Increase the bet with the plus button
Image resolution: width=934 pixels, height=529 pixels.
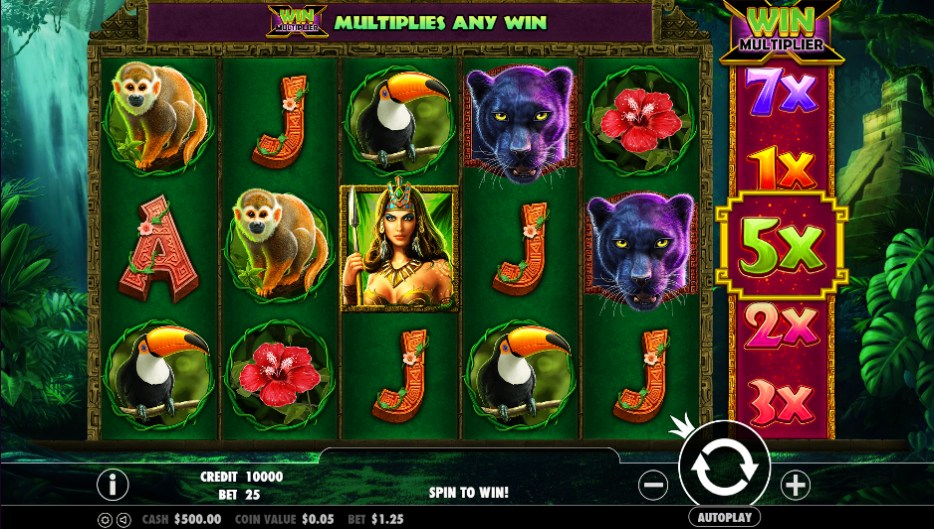click(795, 485)
